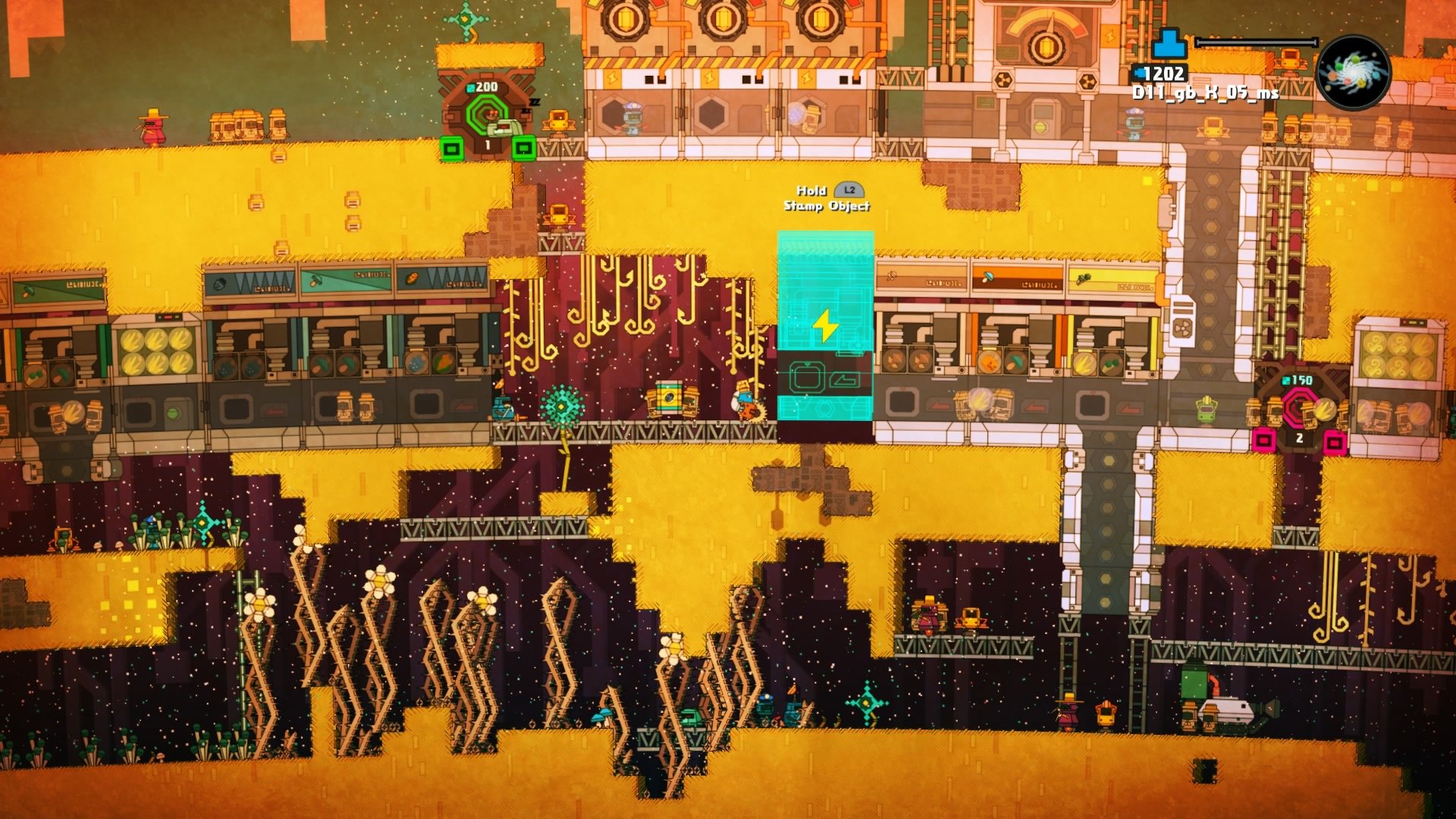1456x819 pixels.
Task: Select the counter showing 2 under the pink portal
Action: pyautogui.click(x=1299, y=438)
